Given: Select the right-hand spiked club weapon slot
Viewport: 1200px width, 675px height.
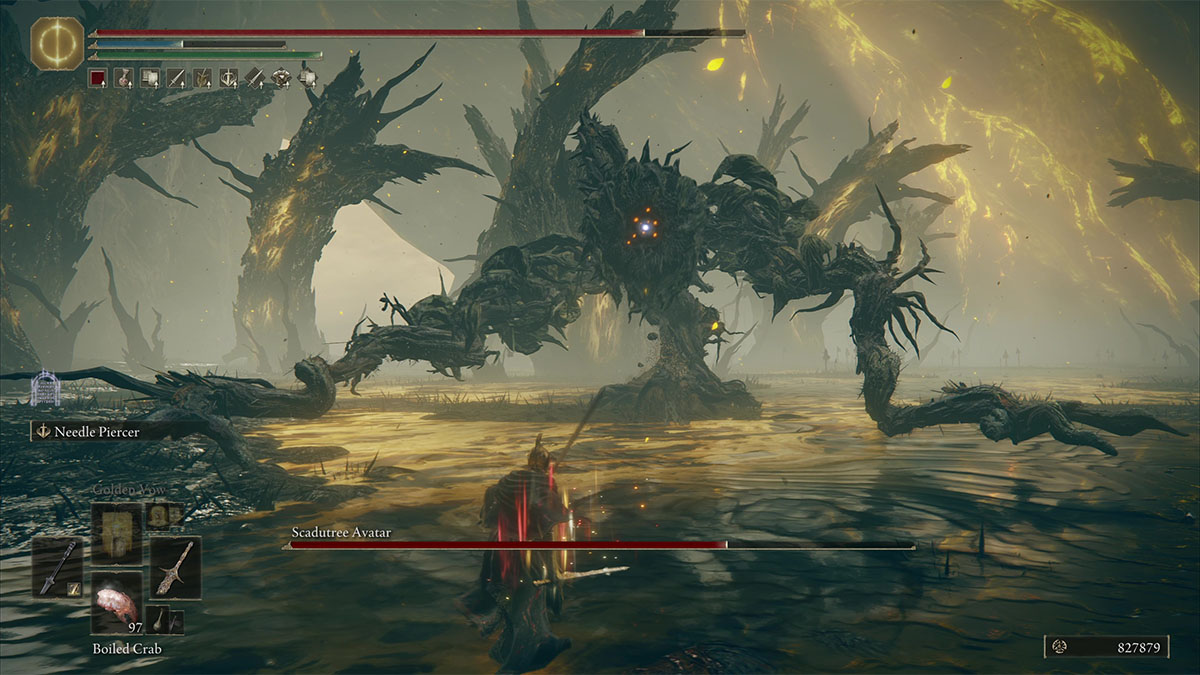Looking at the screenshot, I should (x=175, y=567).
